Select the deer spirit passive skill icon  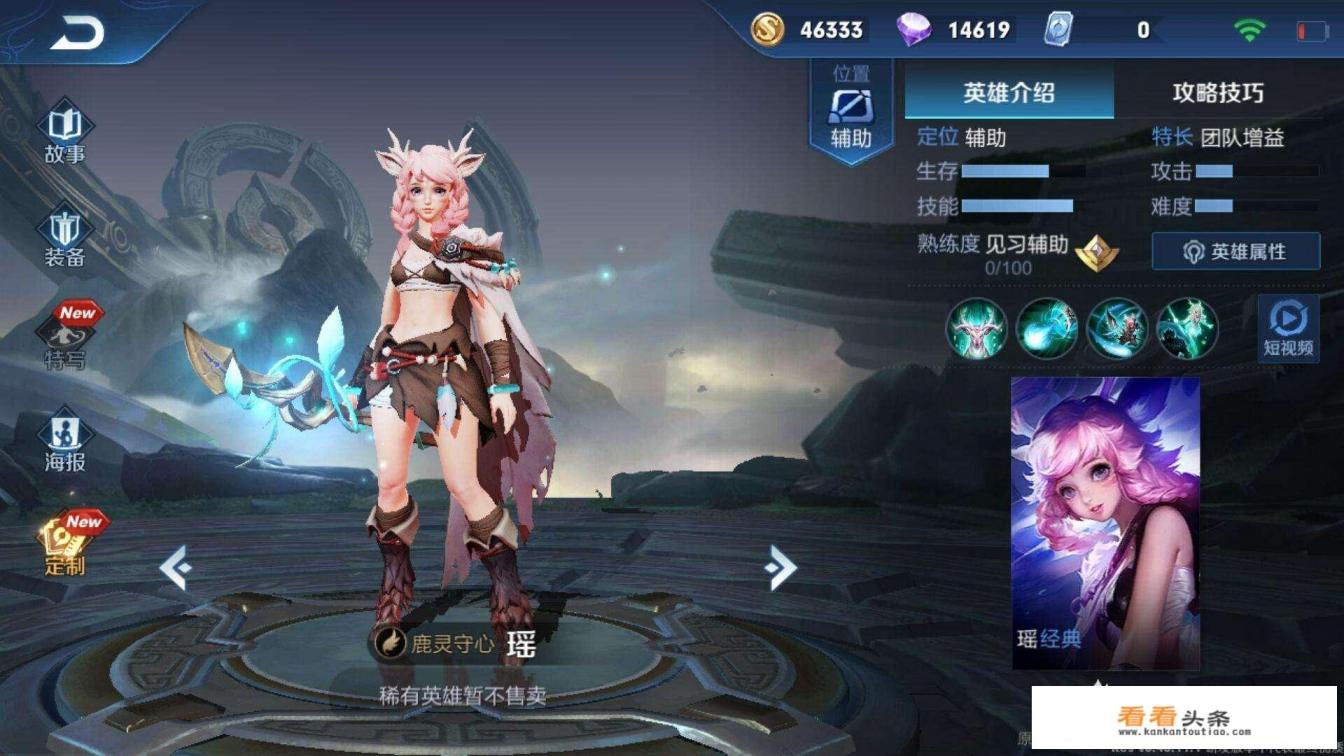tap(977, 328)
